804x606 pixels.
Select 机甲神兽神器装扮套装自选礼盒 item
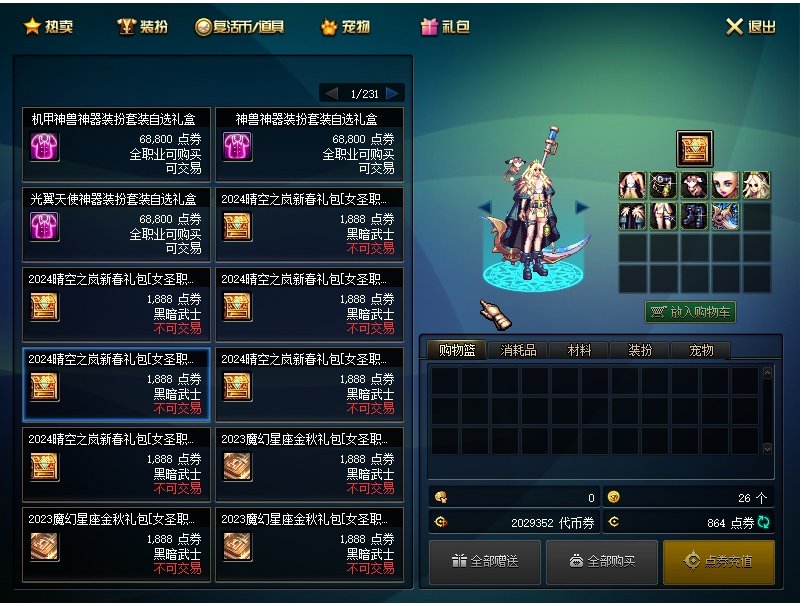pos(116,145)
